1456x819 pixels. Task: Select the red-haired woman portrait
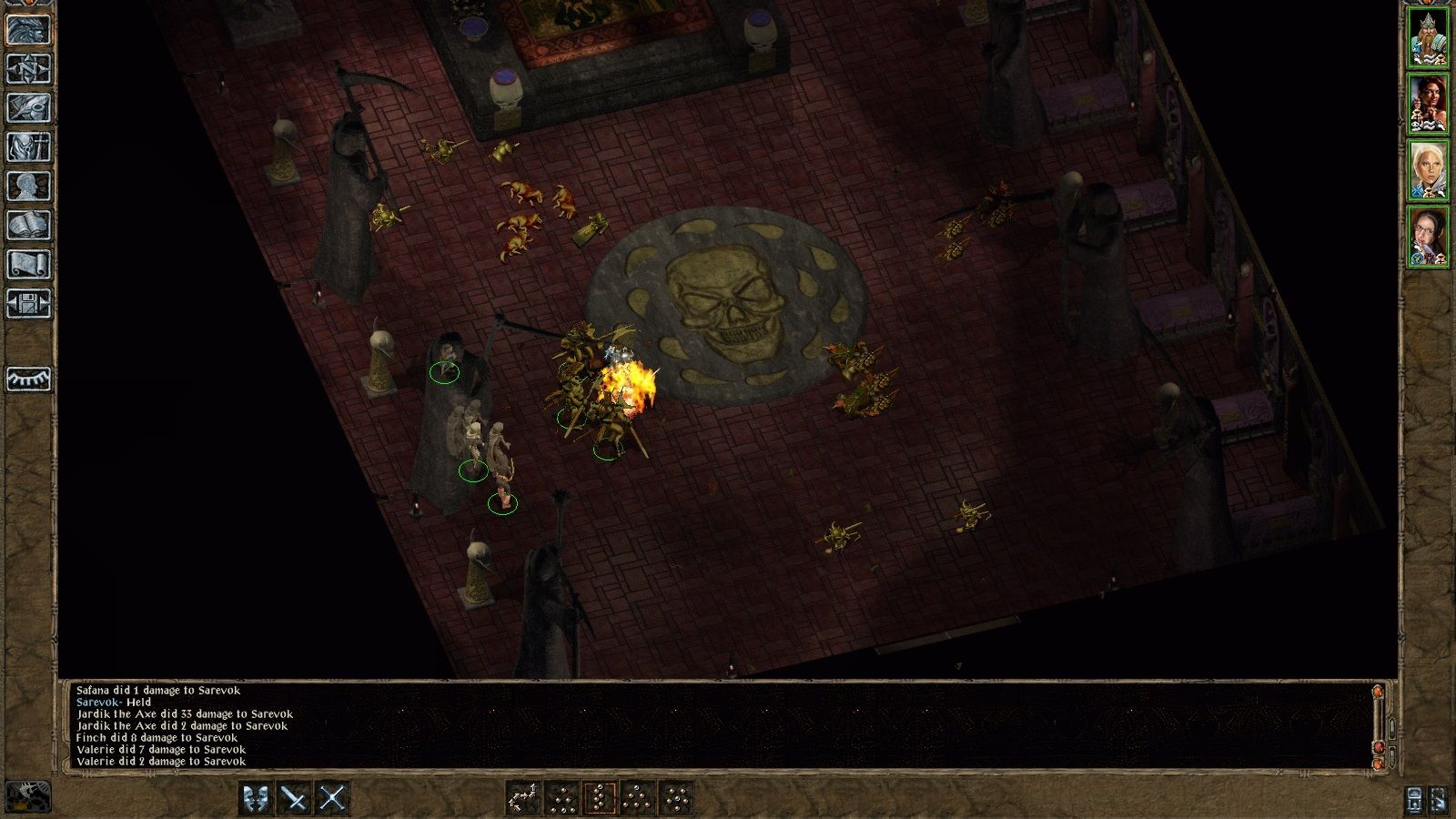(x=1427, y=104)
